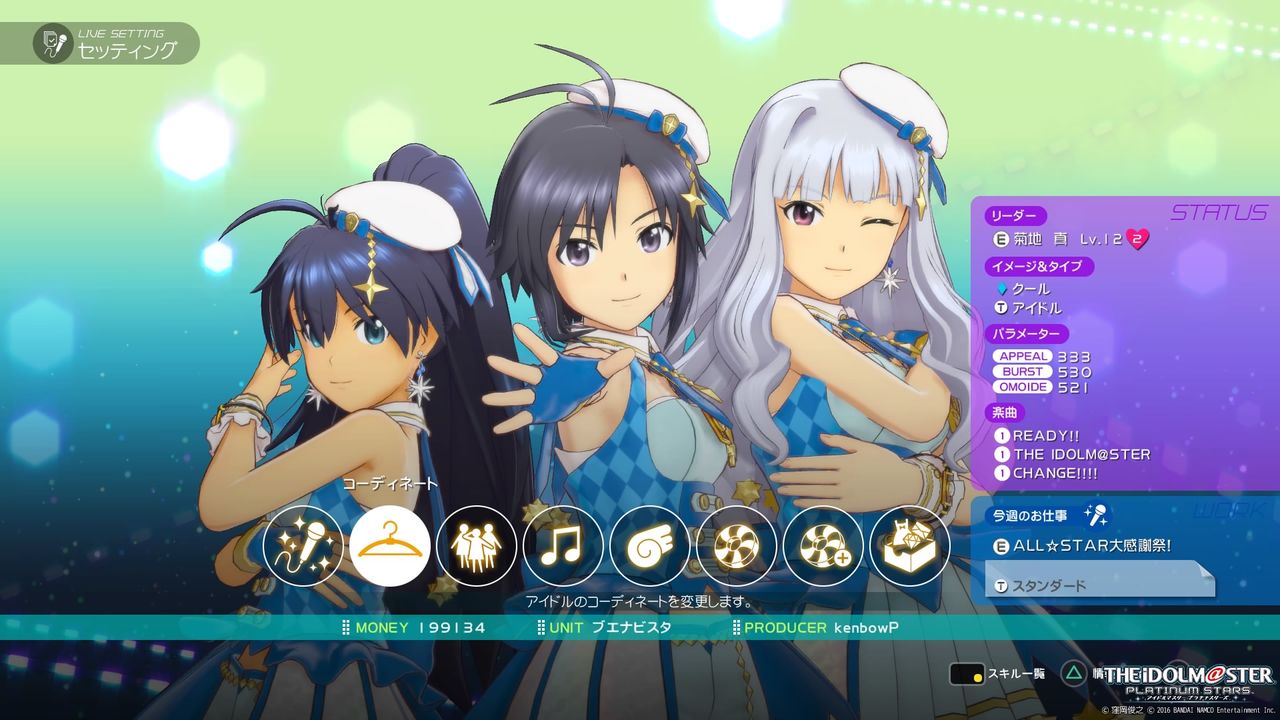This screenshot has height=720, width=1280.
Task: Open the treasure box with jewels icon
Action: (910, 546)
